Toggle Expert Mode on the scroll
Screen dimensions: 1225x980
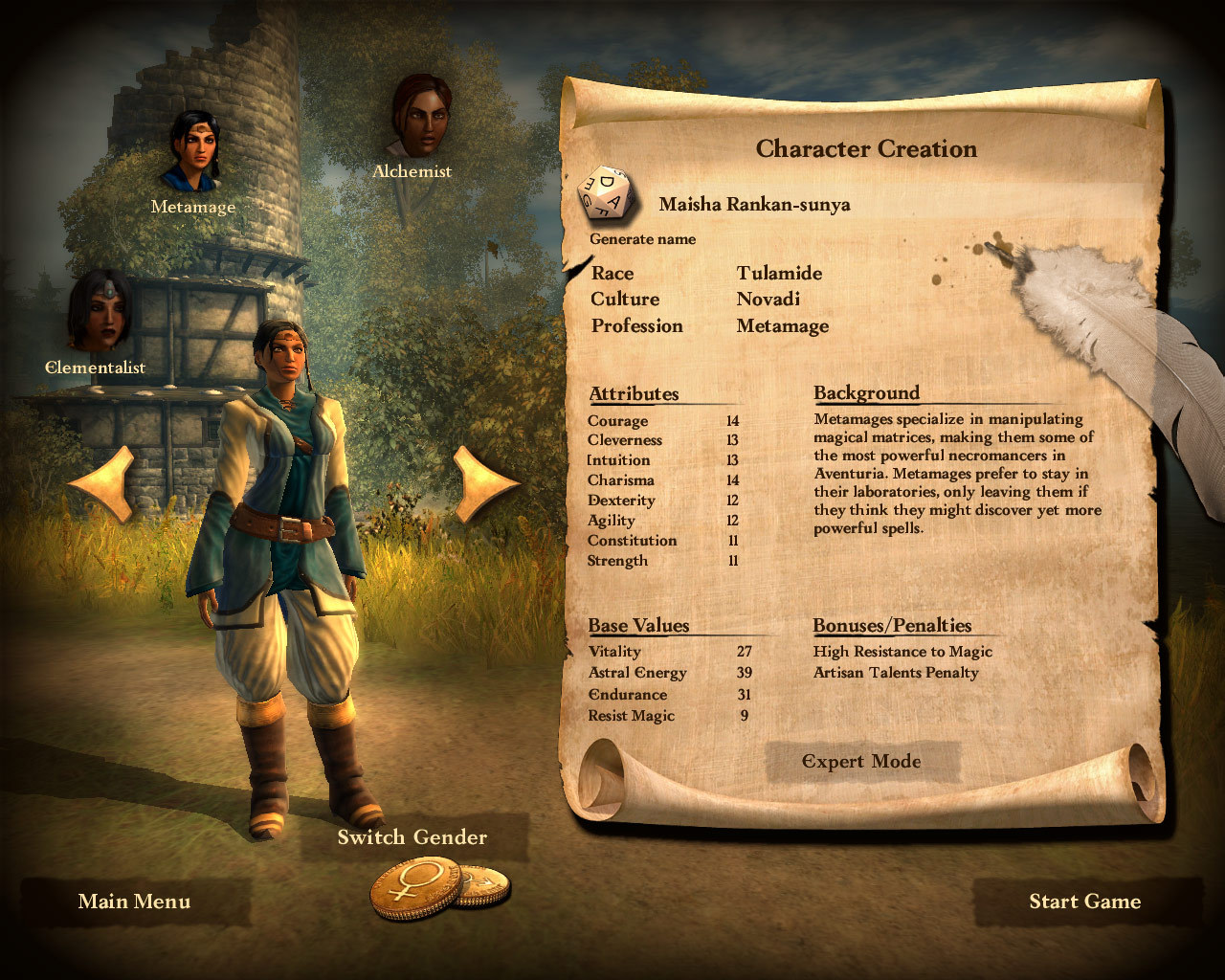[x=861, y=762]
